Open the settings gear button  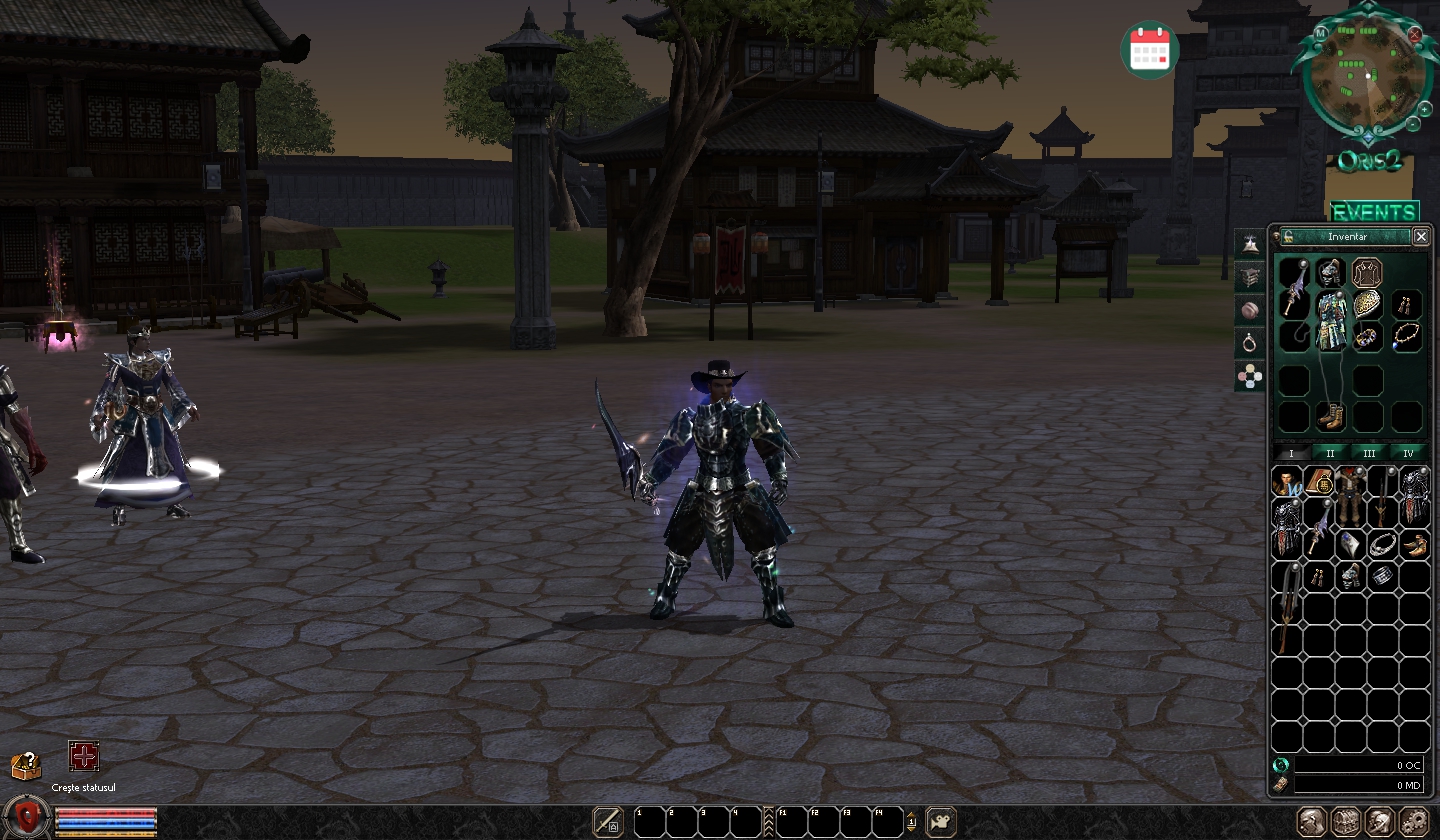[1414, 822]
